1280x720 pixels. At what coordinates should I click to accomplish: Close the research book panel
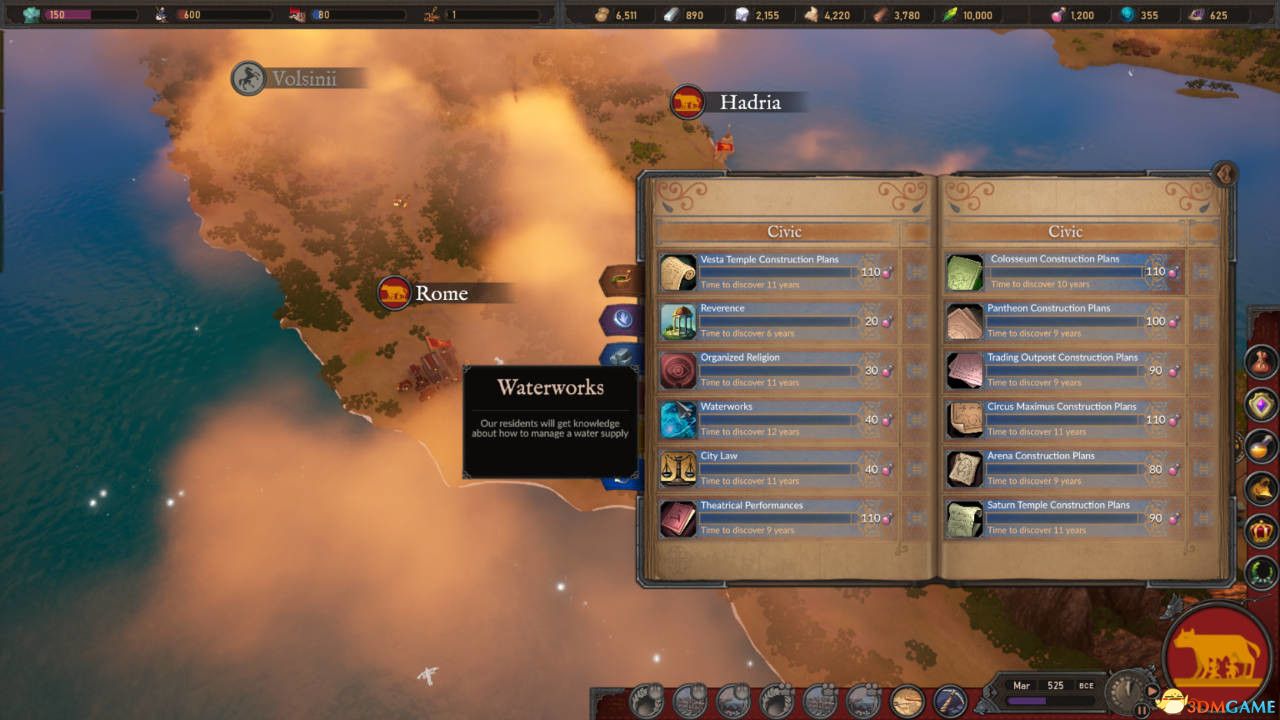click(1224, 175)
